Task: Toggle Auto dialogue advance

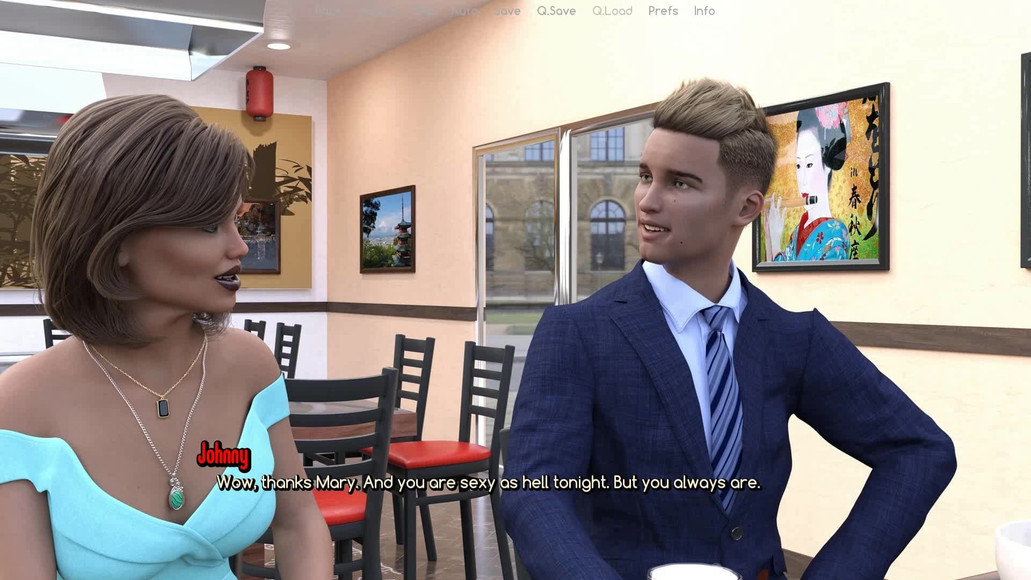Action: (x=466, y=11)
